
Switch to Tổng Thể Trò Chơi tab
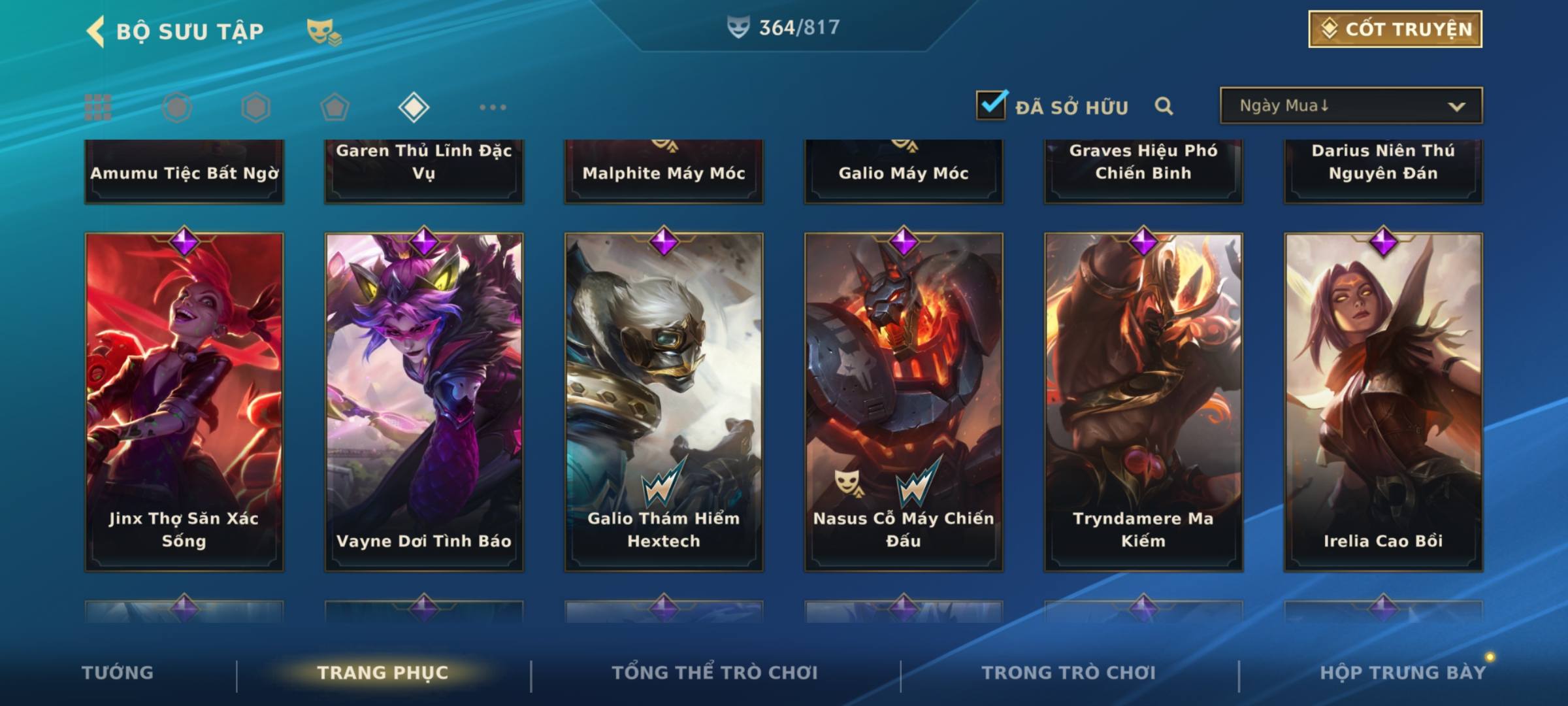pyautogui.click(x=715, y=673)
